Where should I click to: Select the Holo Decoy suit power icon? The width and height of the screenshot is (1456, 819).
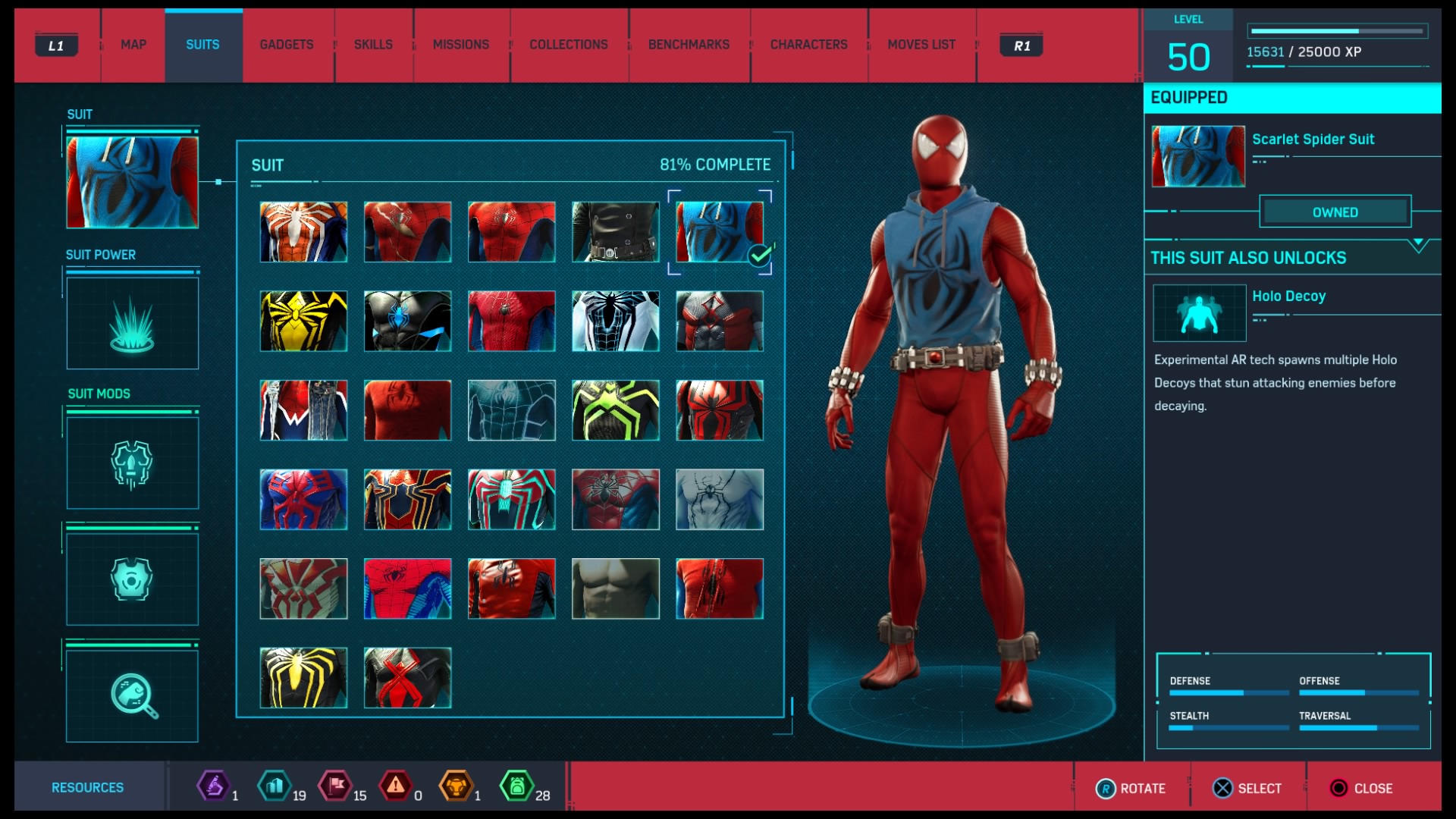tap(1199, 313)
